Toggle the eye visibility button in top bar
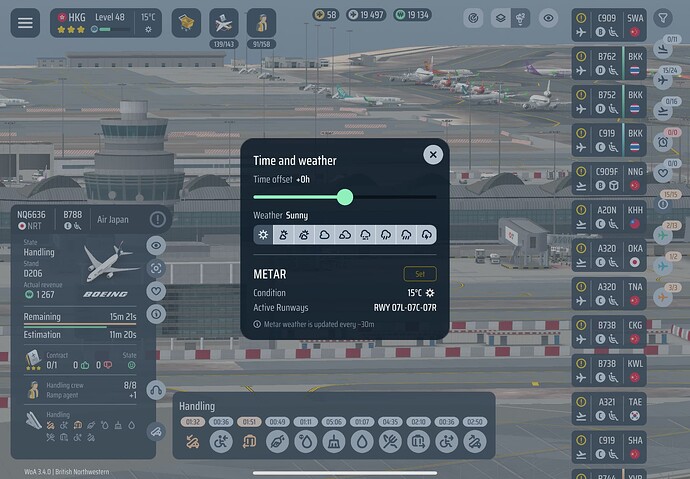Image resolution: width=690 pixels, height=479 pixels. [x=547, y=18]
